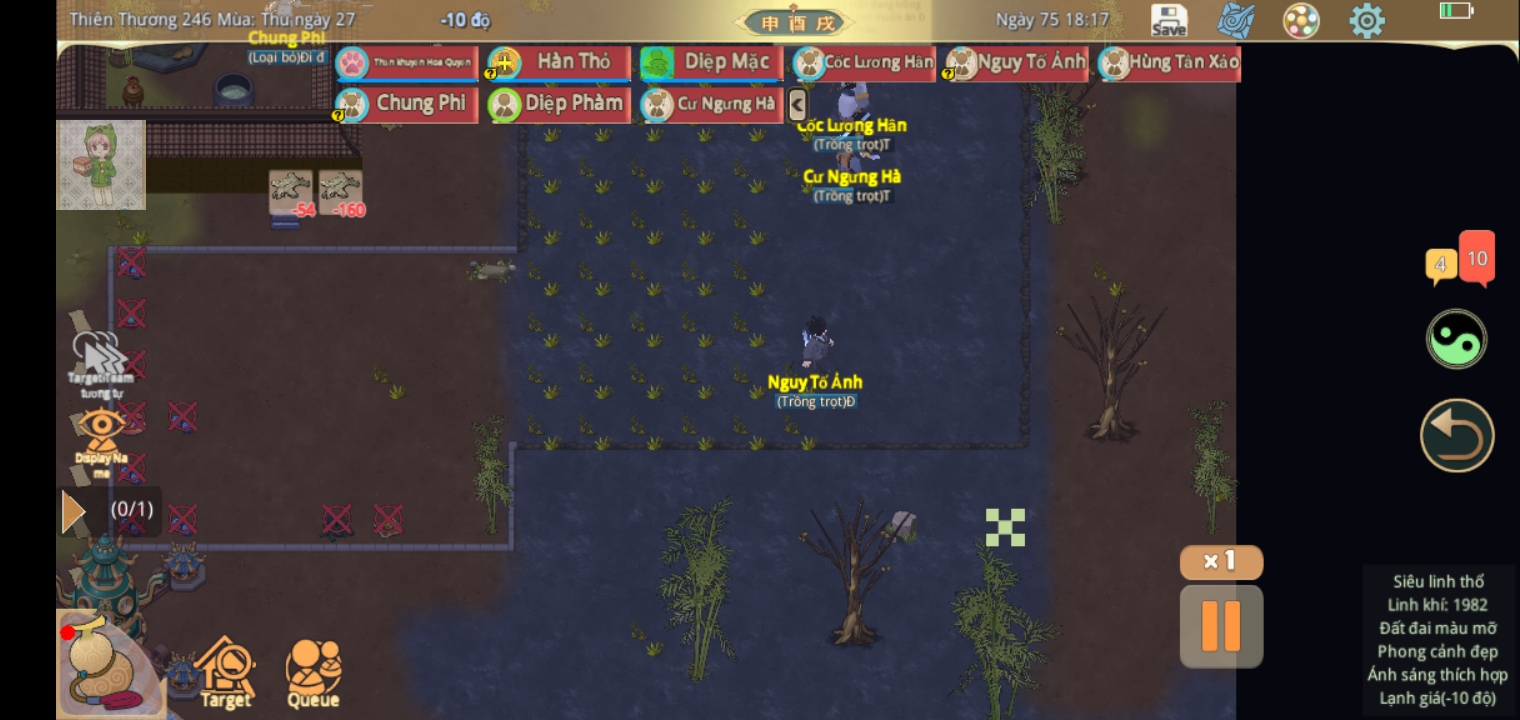Click the green yin-yang icon on right side
Image resolution: width=1520 pixels, height=720 pixels.
point(1456,338)
